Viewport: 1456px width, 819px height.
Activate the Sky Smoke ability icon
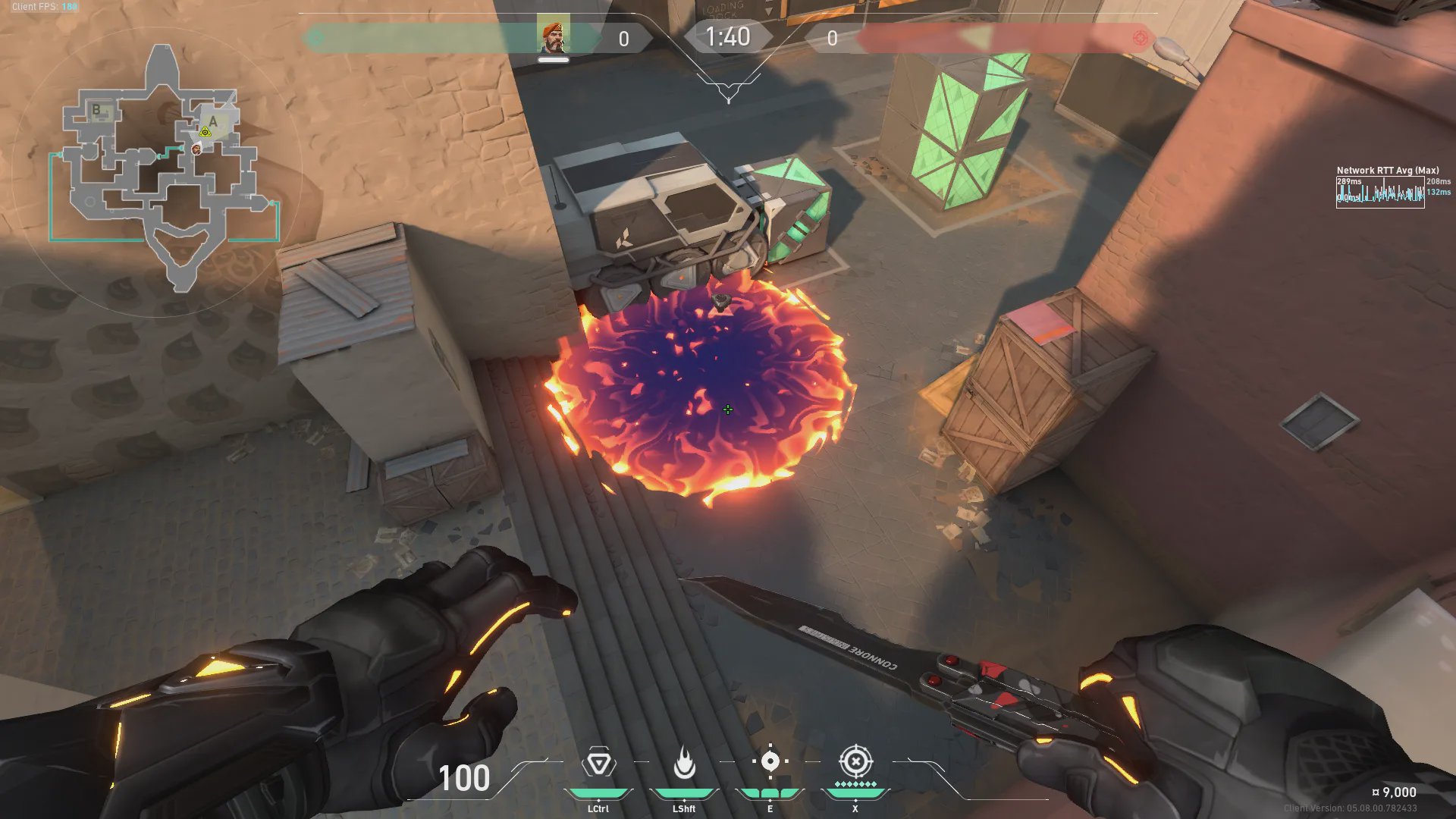point(770,761)
